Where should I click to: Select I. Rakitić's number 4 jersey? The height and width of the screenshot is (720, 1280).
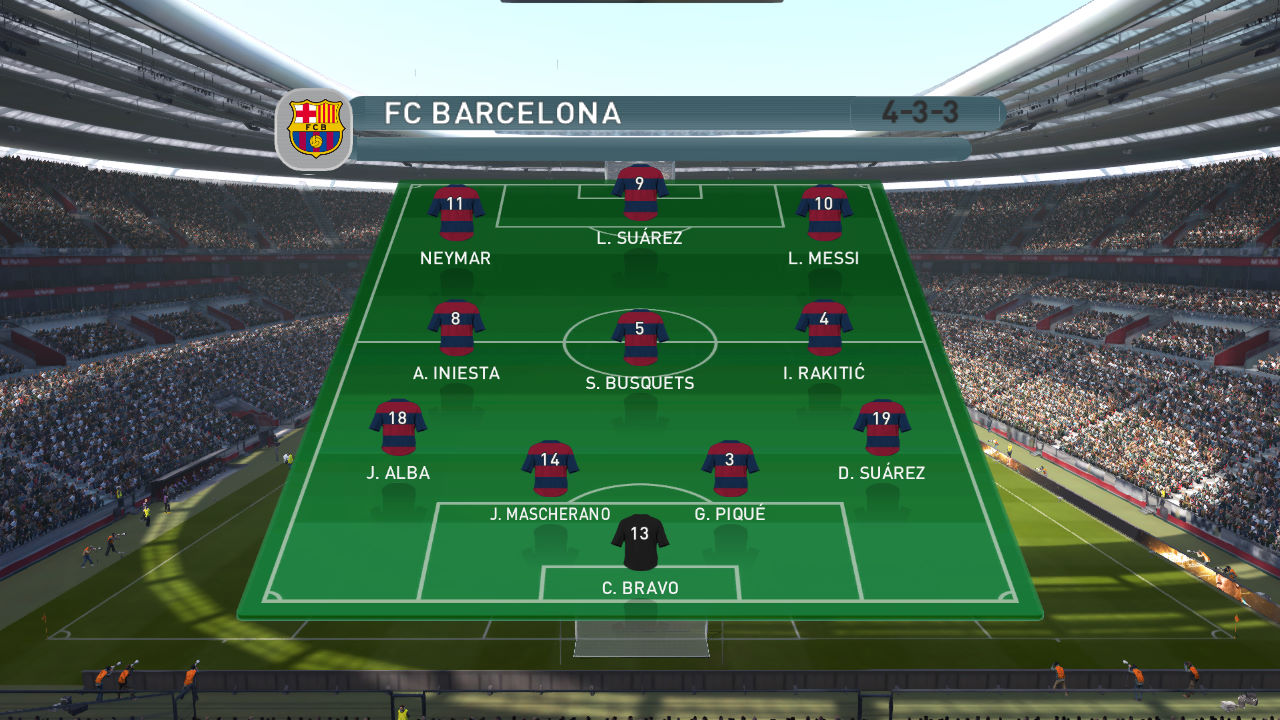click(x=825, y=330)
